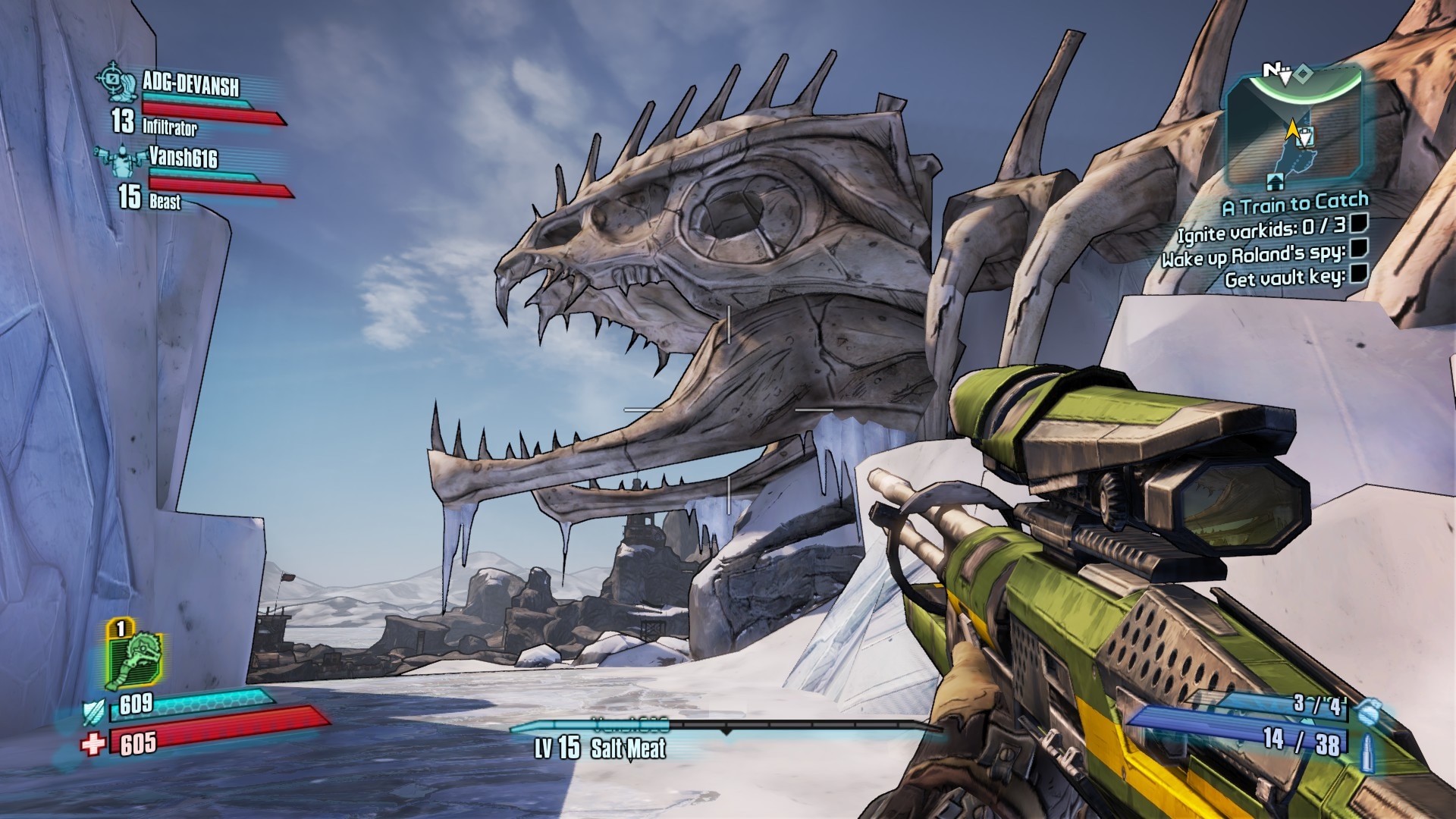This screenshot has width=1456, height=819.
Task: Select the ADG-DEVANSH party member entry
Action: coord(190,84)
